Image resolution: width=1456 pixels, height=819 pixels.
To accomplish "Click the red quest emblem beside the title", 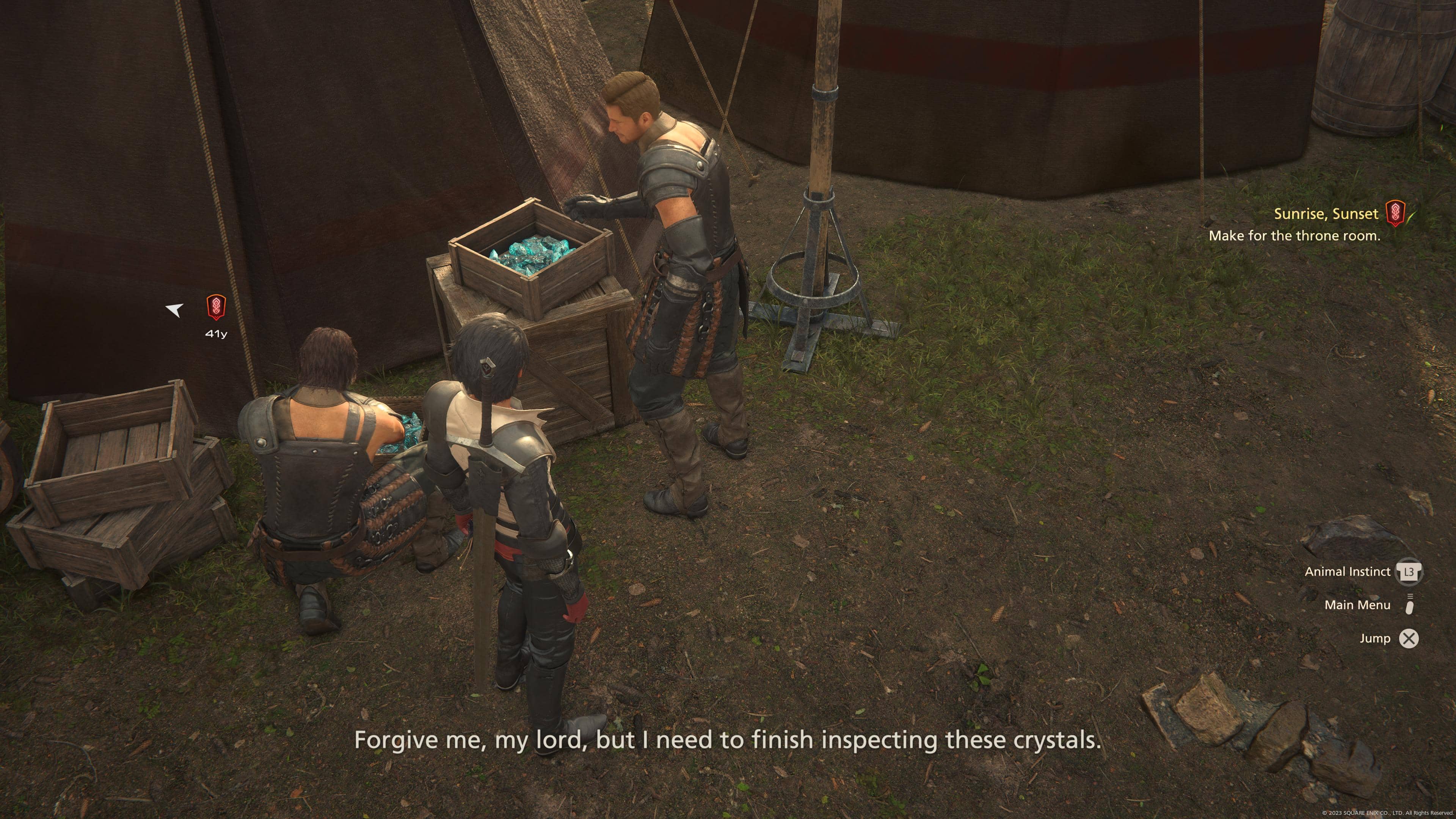I will point(1395,213).
